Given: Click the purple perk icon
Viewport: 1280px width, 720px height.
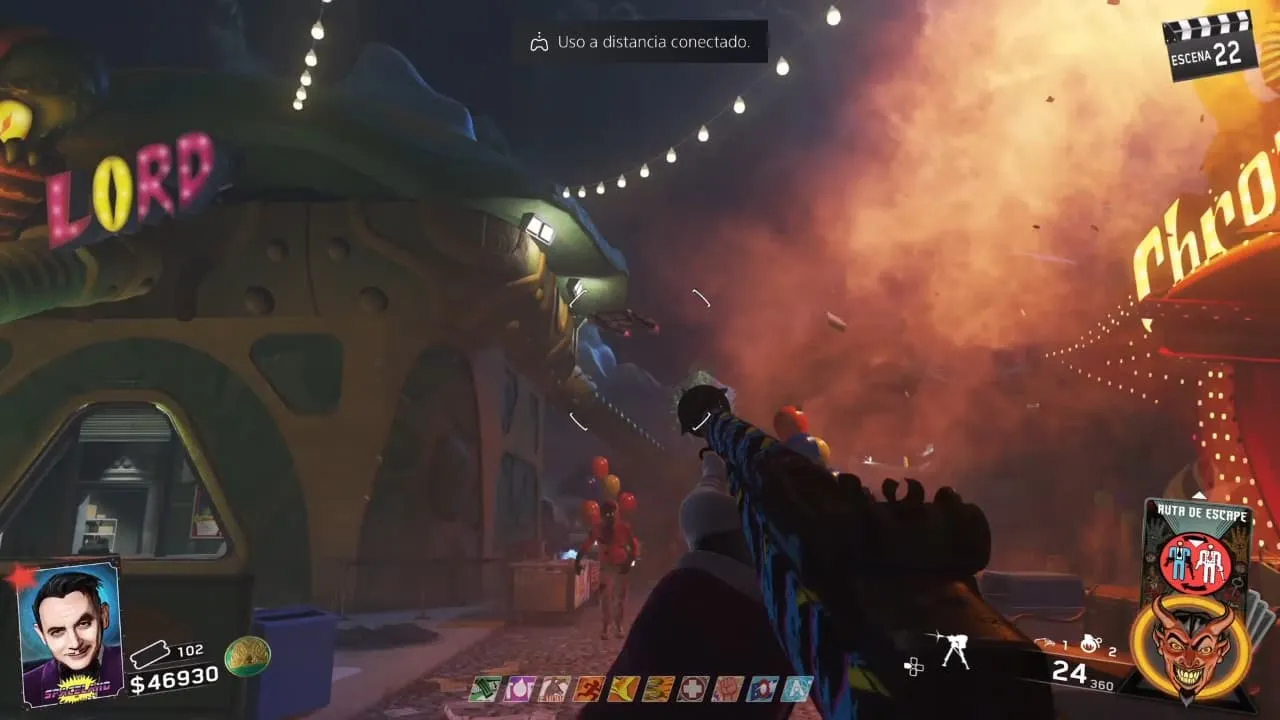Looking at the screenshot, I should point(522,688).
